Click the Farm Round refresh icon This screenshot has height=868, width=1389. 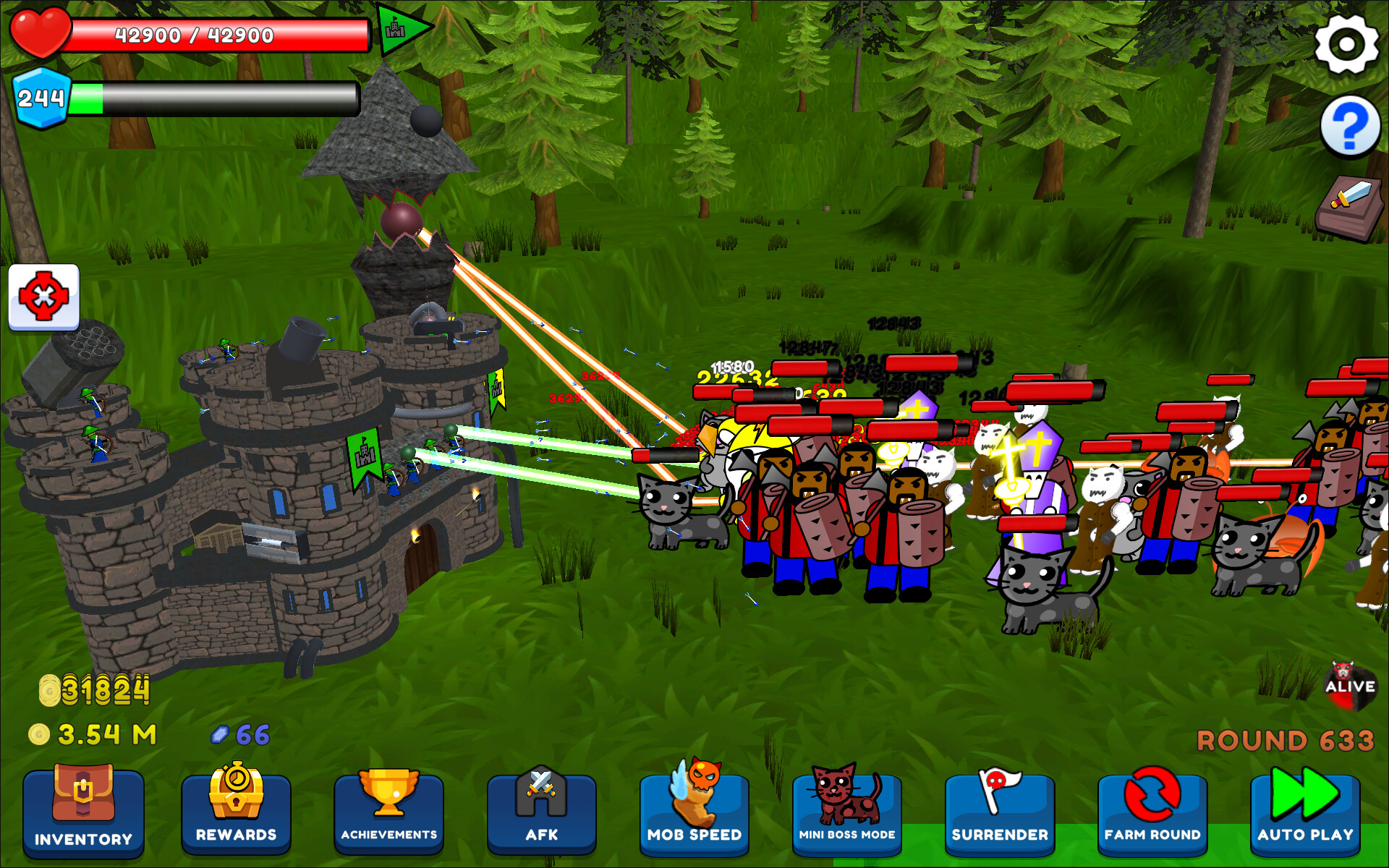[x=1152, y=796]
